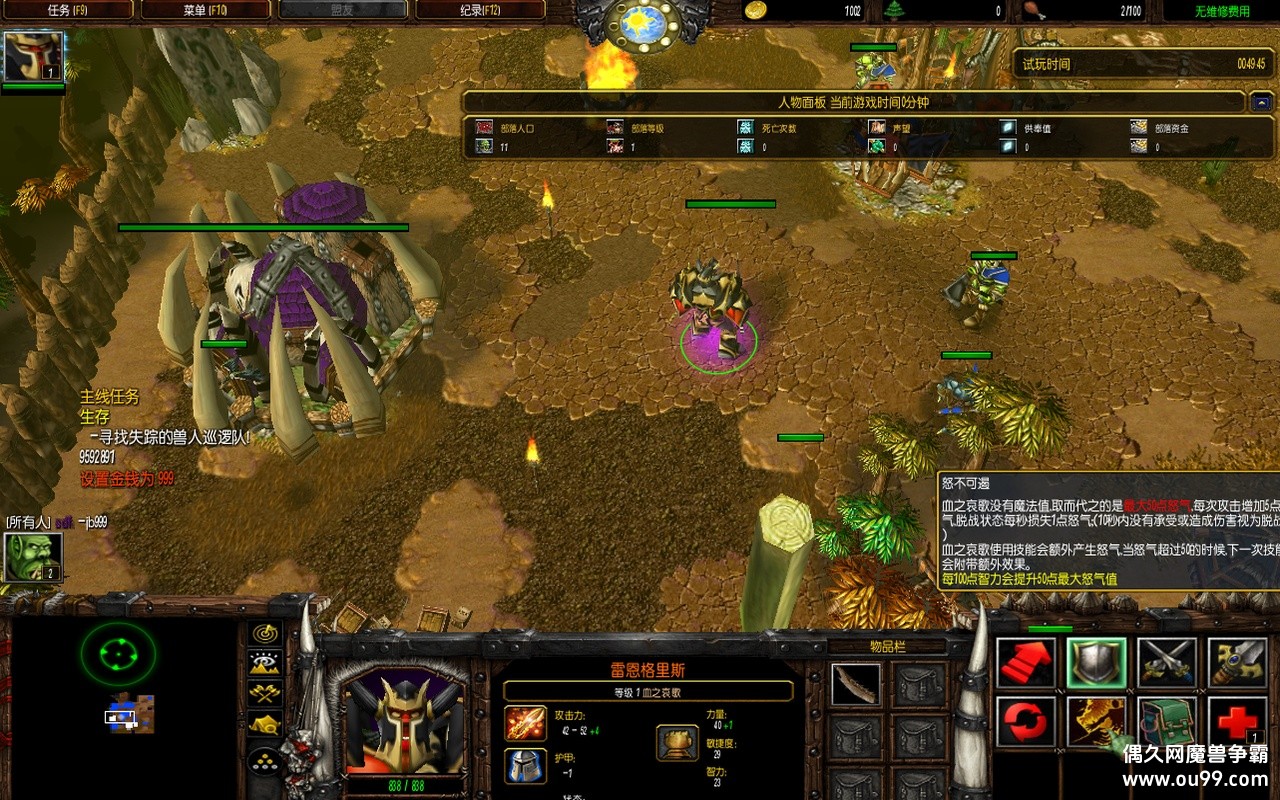Screen dimensions: 1280x800
Task: Activate the crossed swords Attack command
Action: tap(1166, 663)
